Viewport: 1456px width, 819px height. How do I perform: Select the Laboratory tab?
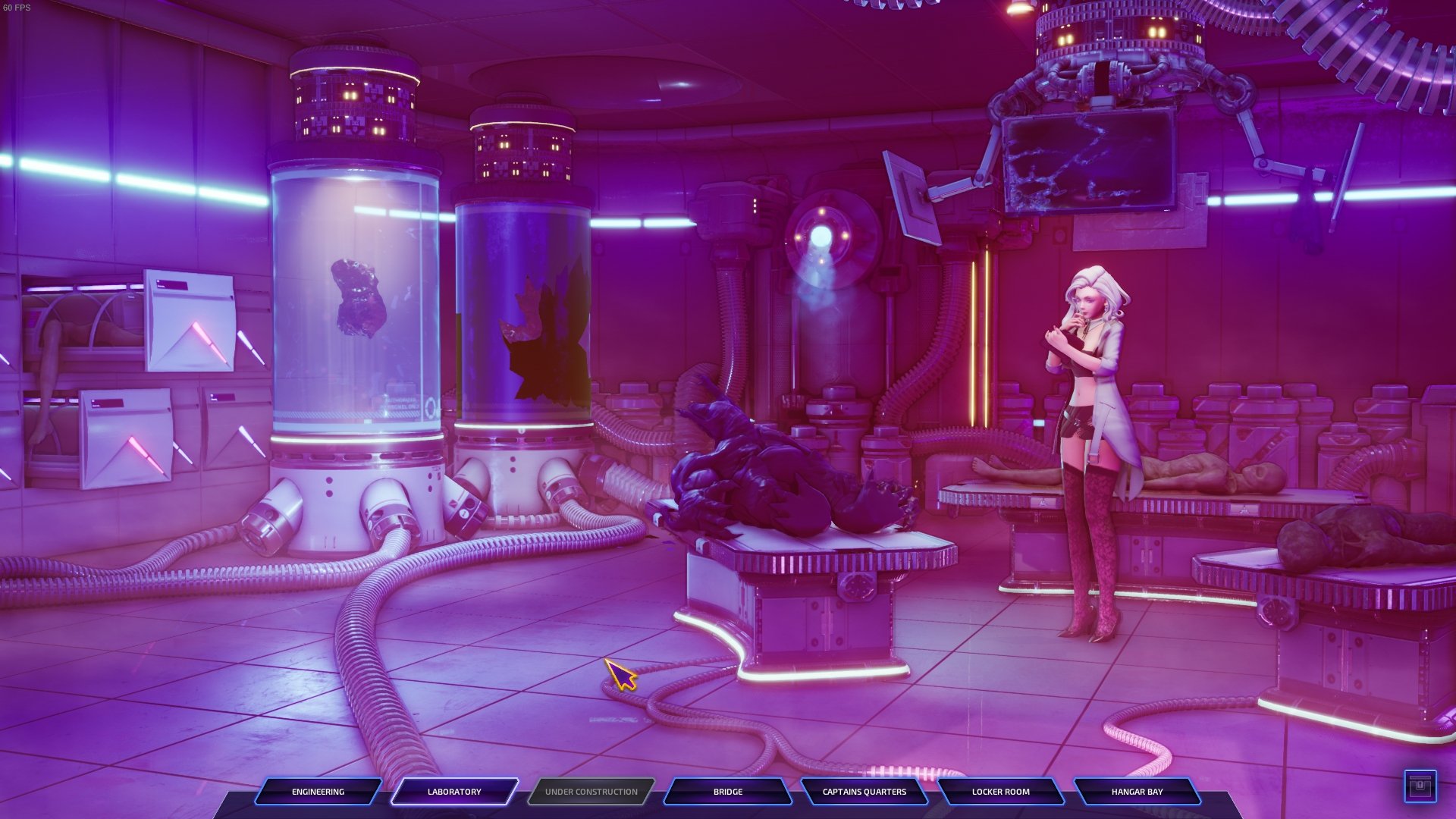point(454,792)
